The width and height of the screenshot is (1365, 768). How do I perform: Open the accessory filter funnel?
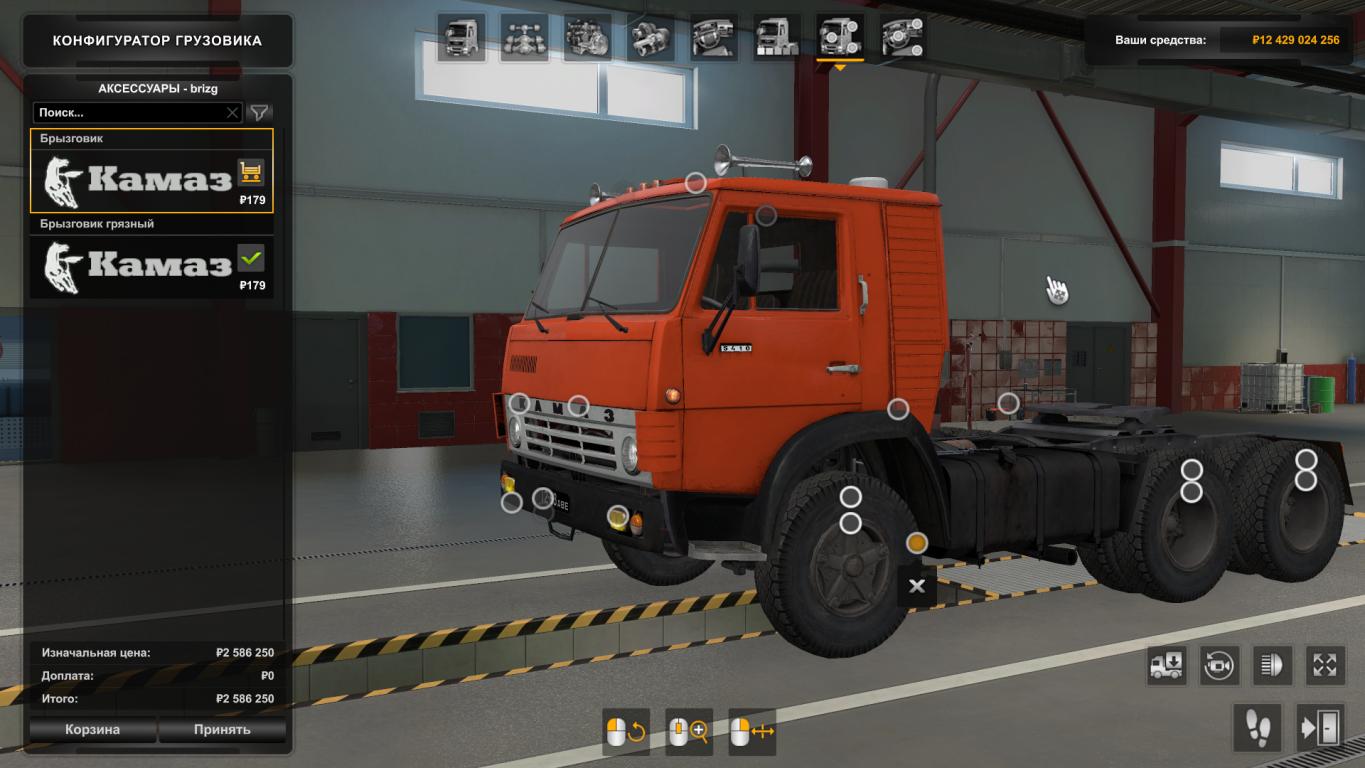pos(259,113)
